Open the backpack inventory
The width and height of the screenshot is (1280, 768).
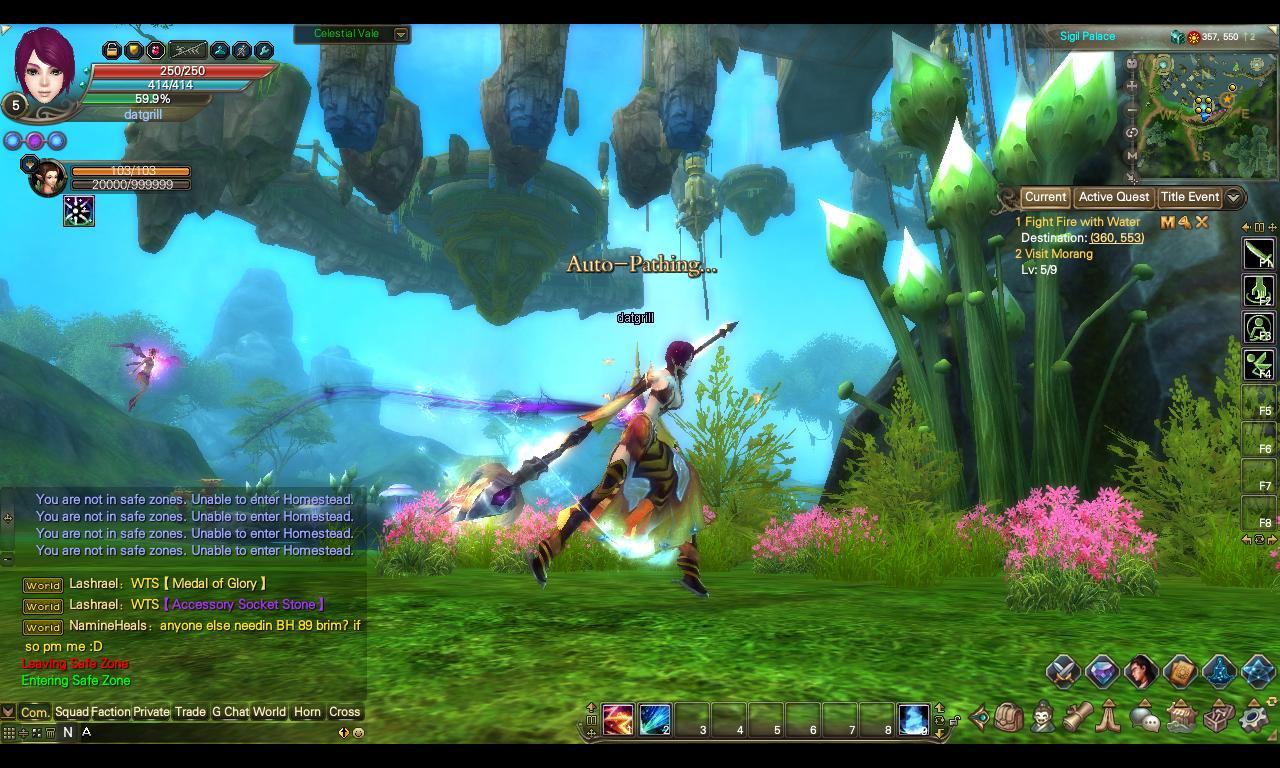pyautogui.click(x=1009, y=717)
